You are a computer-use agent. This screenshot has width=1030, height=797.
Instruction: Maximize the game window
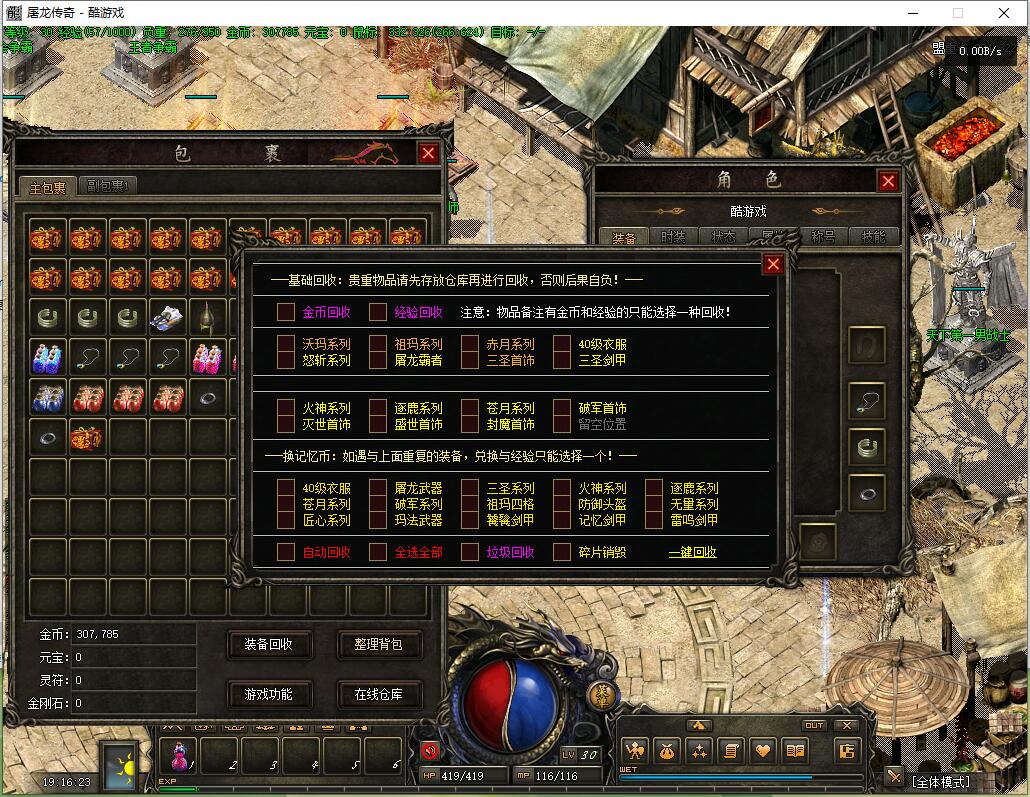958,13
